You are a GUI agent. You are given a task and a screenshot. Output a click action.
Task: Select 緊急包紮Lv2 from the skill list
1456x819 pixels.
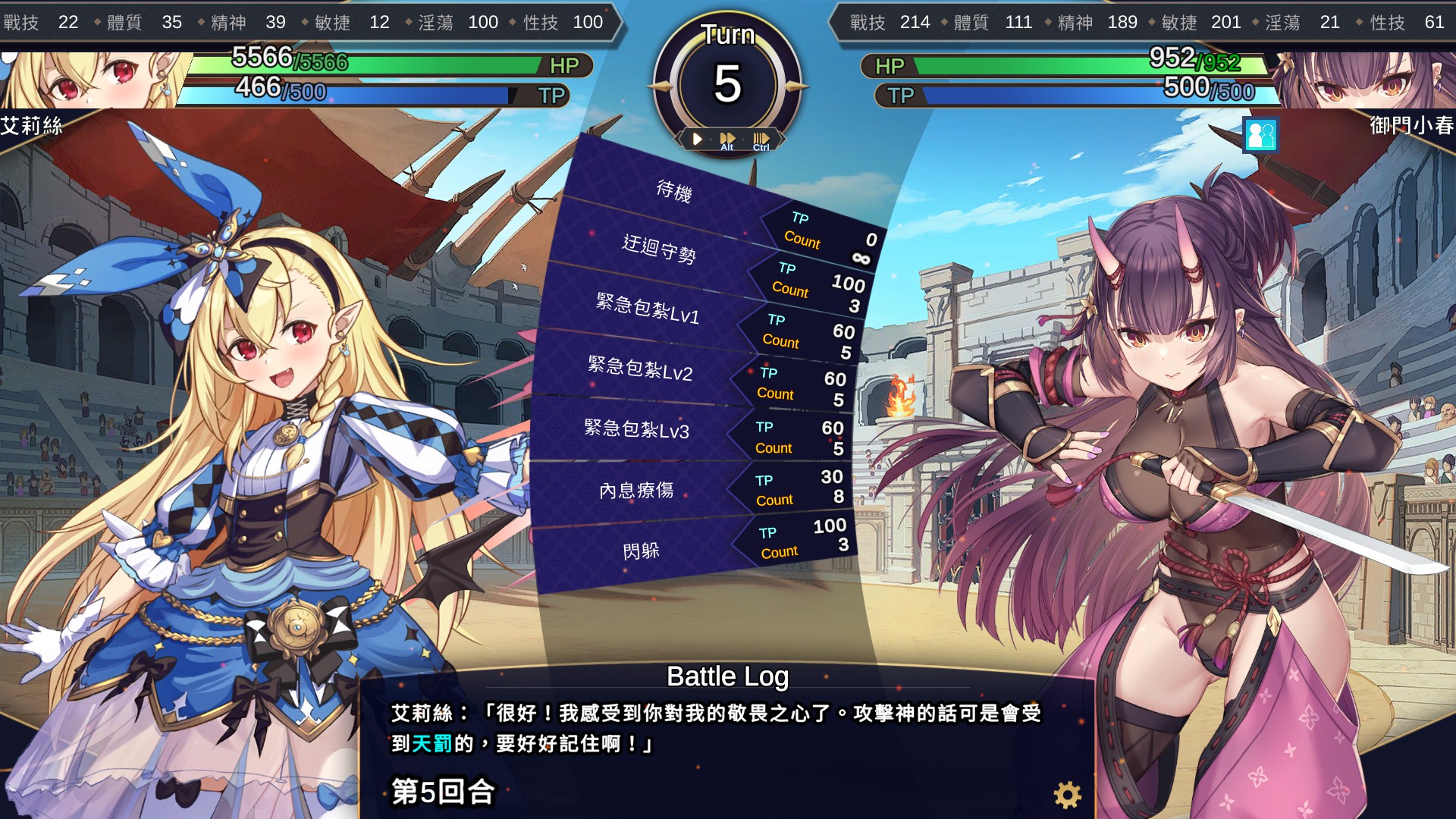[x=640, y=369]
